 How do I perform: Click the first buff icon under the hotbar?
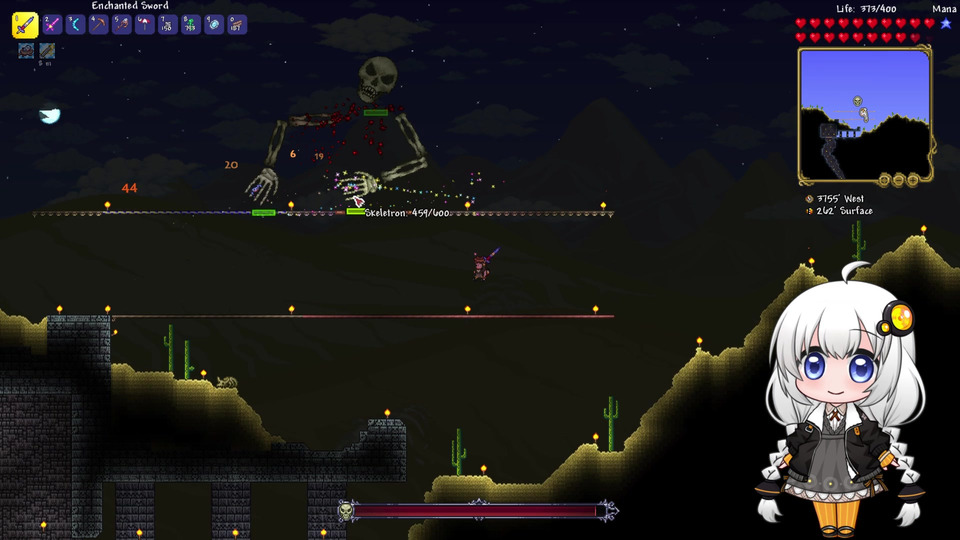point(26,51)
